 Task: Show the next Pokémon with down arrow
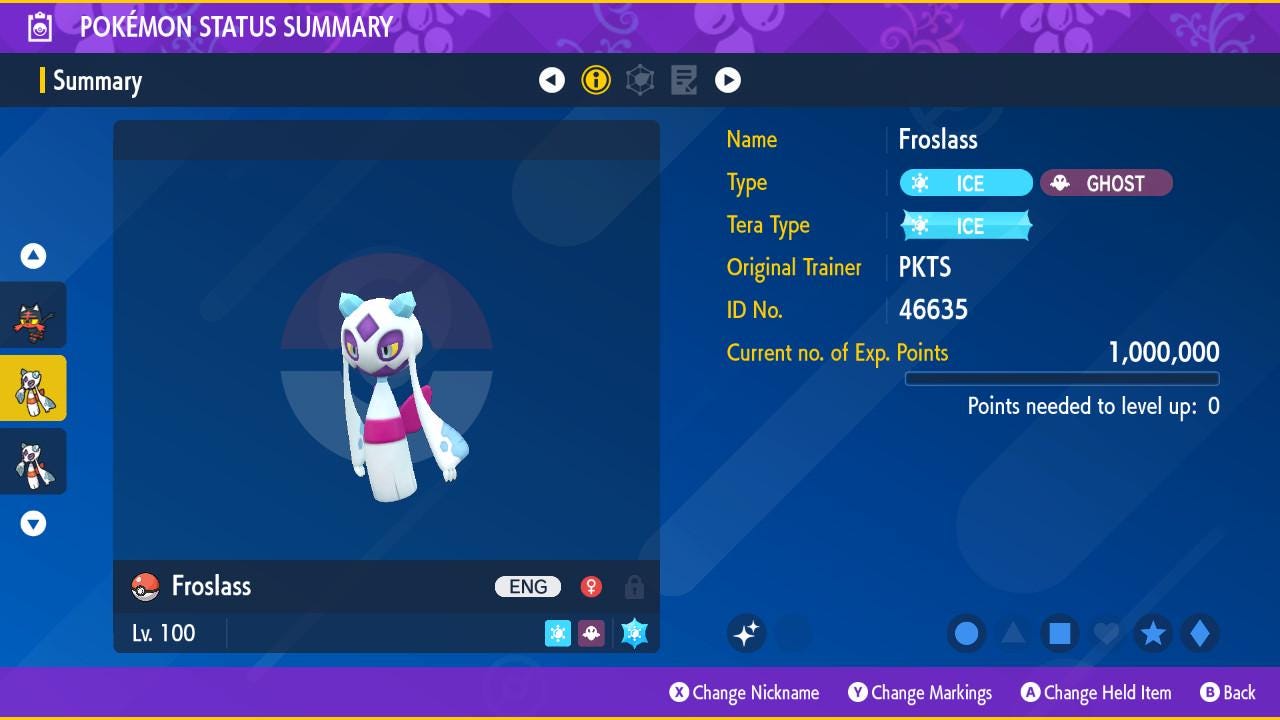click(x=33, y=523)
